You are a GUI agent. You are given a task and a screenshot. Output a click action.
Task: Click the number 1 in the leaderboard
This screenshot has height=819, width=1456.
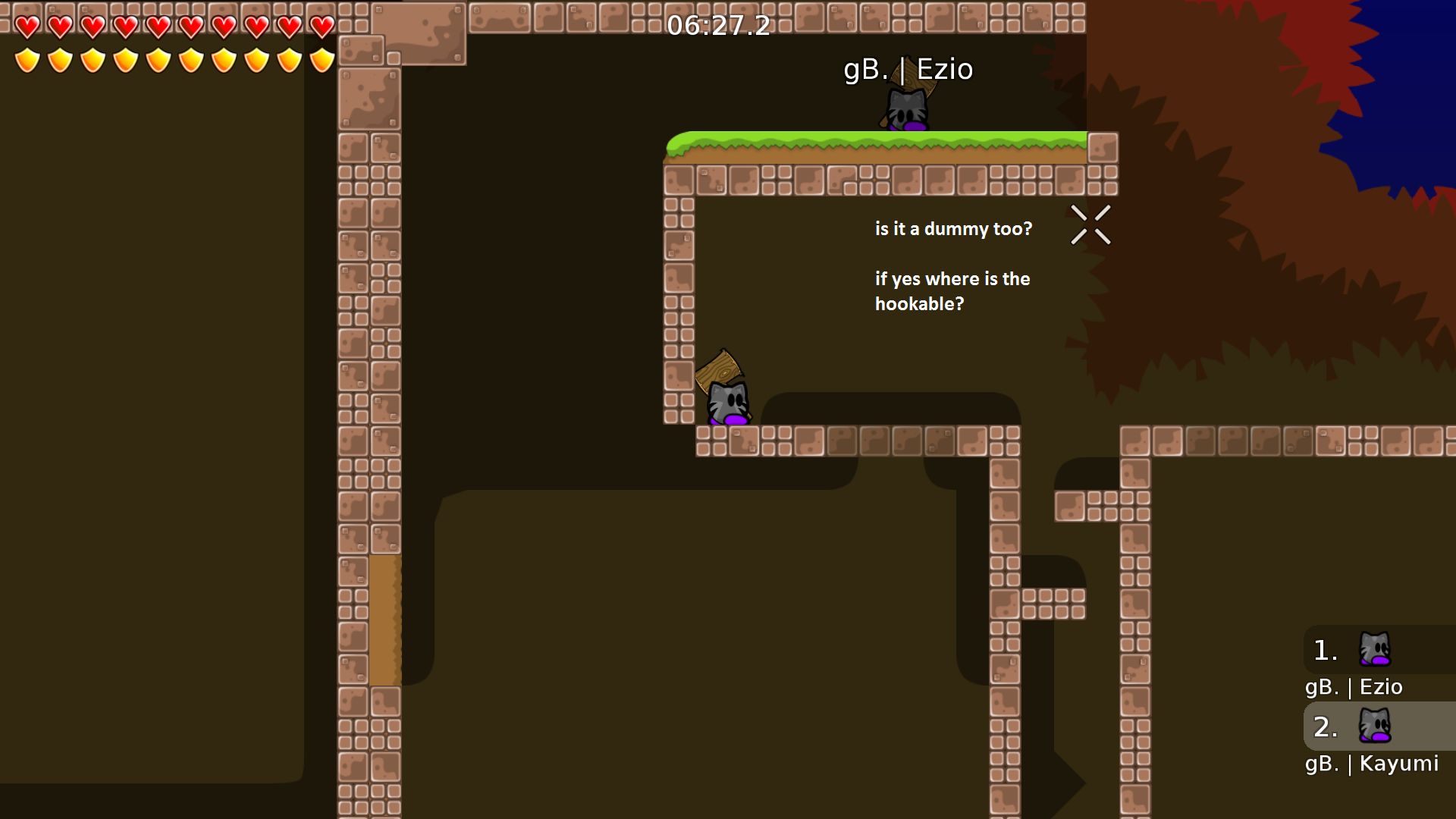[x=1325, y=648]
